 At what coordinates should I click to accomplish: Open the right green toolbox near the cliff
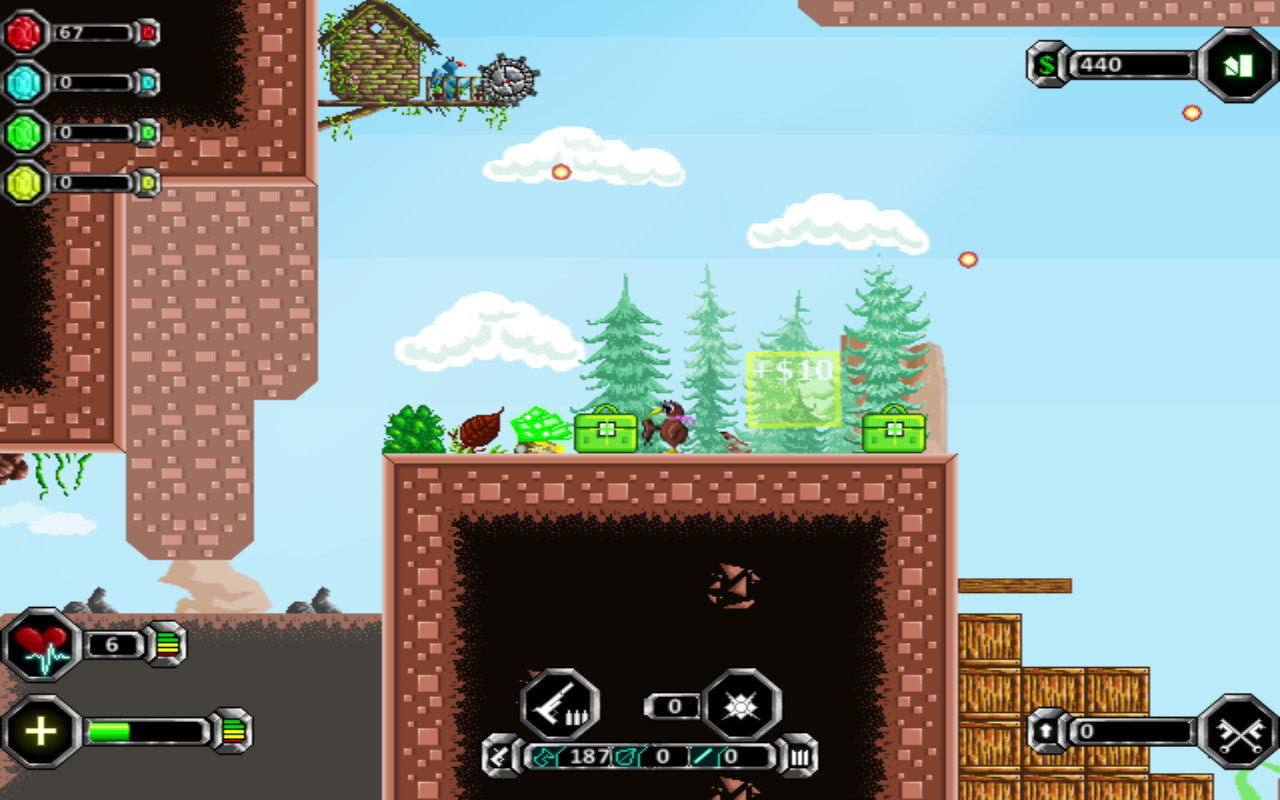click(893, 430)
